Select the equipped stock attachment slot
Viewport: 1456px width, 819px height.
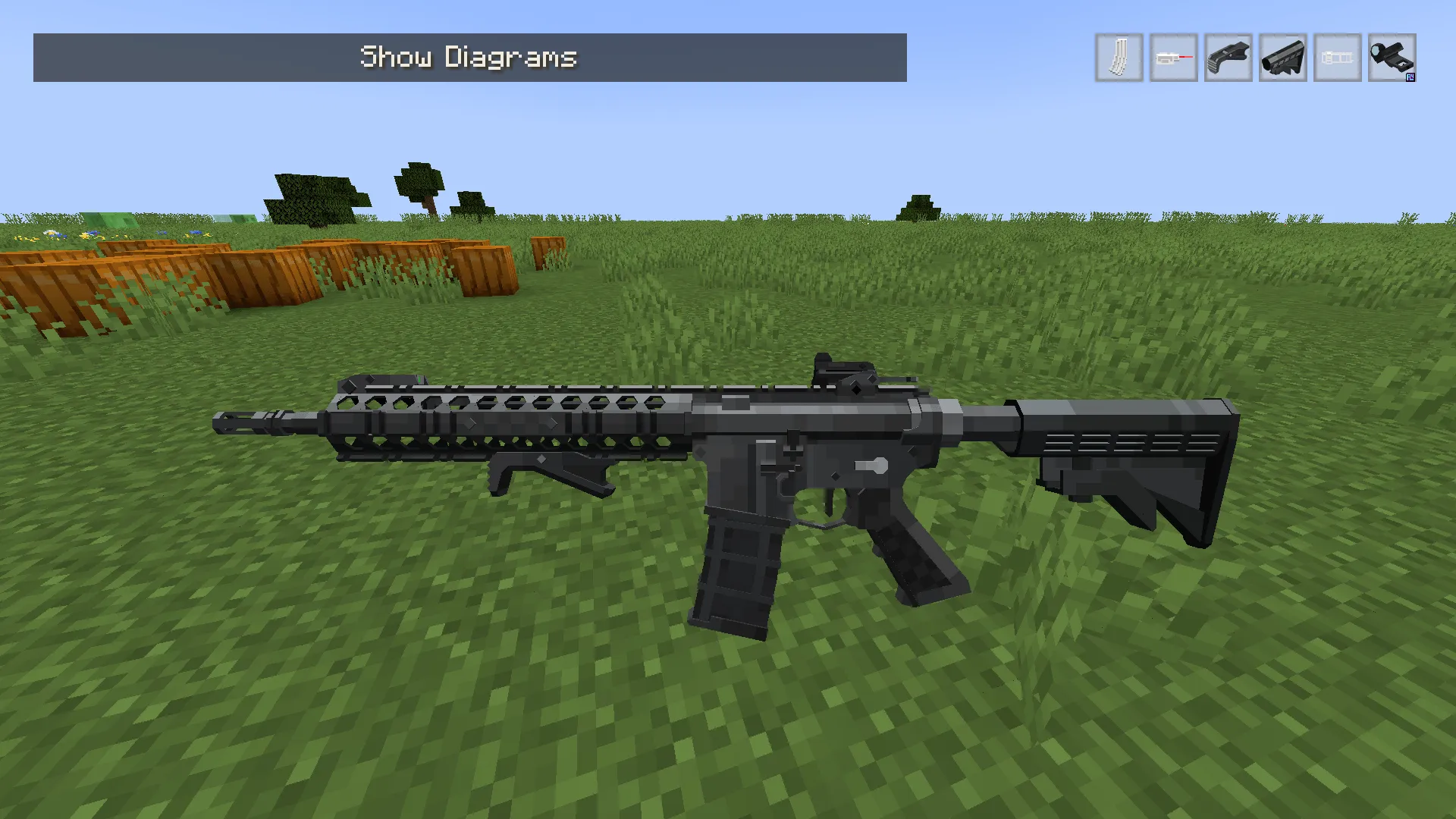point(1282,58)
